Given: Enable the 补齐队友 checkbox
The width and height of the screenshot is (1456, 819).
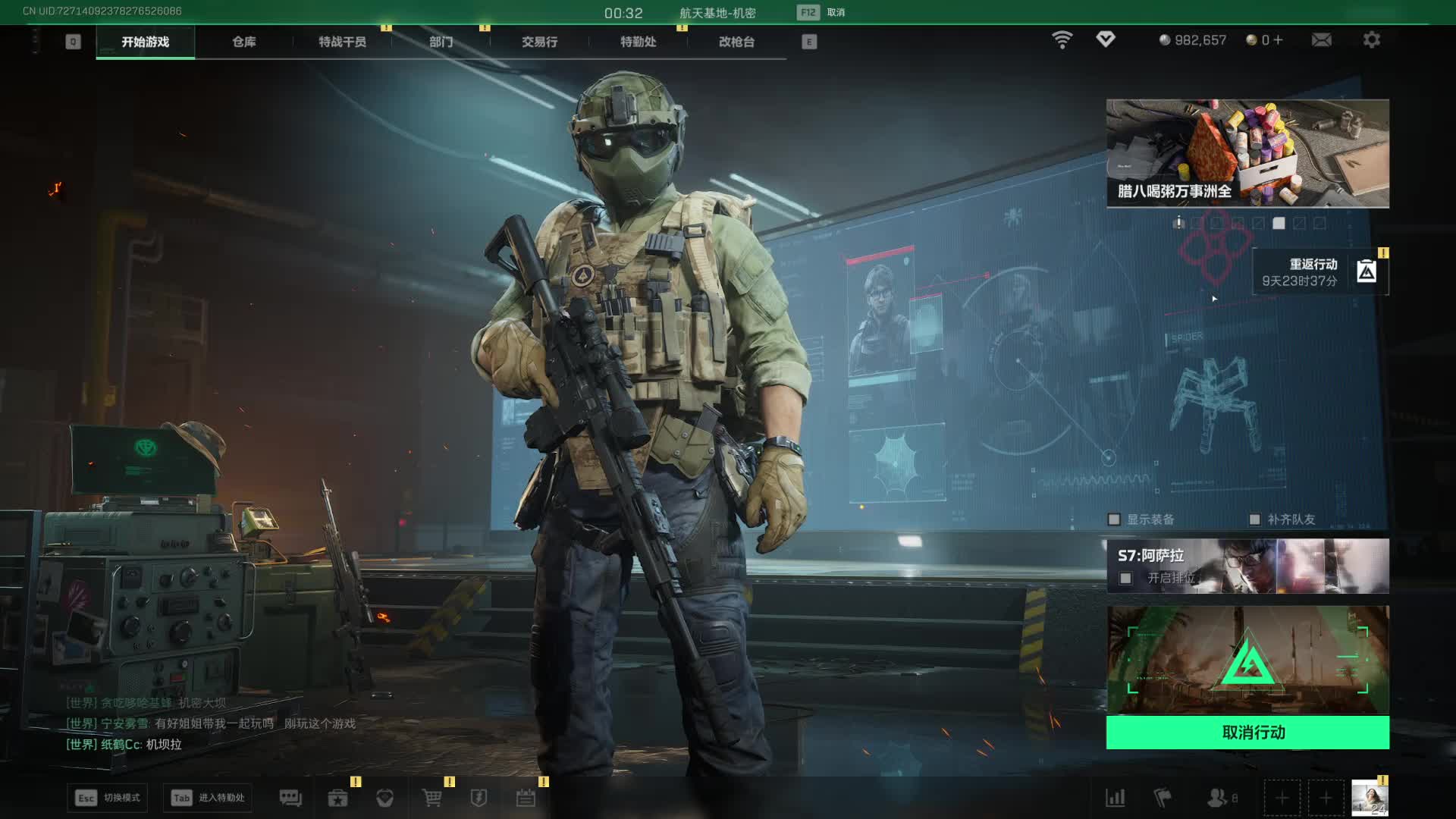Looking at the screenshot, I should point(1254,519).
